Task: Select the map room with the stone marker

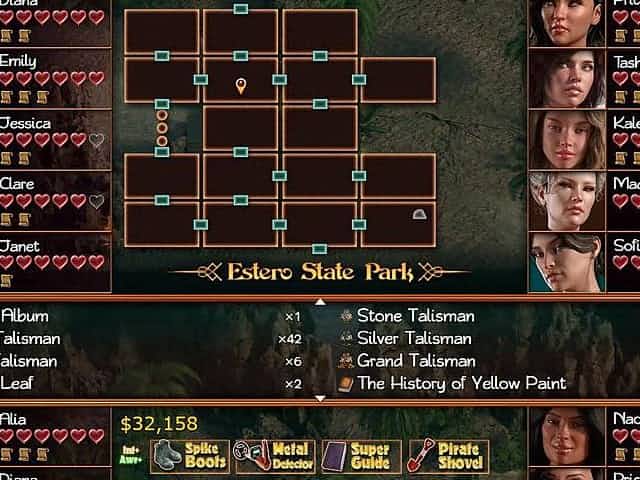Action: tap(398, 223)
